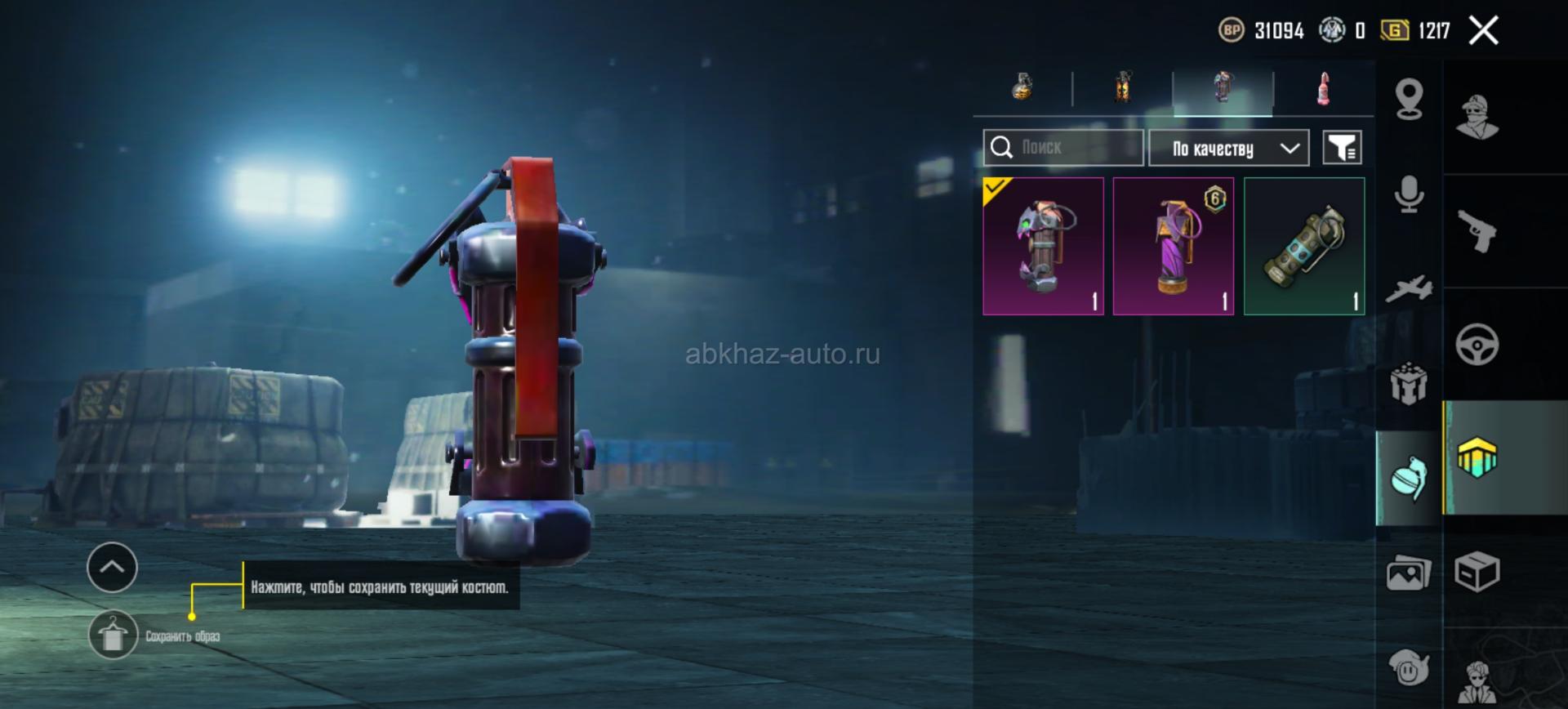Switch to the smoke grenade tab
The height and width of the screenshot is (709, 1568).
(x=1123, y=87)
